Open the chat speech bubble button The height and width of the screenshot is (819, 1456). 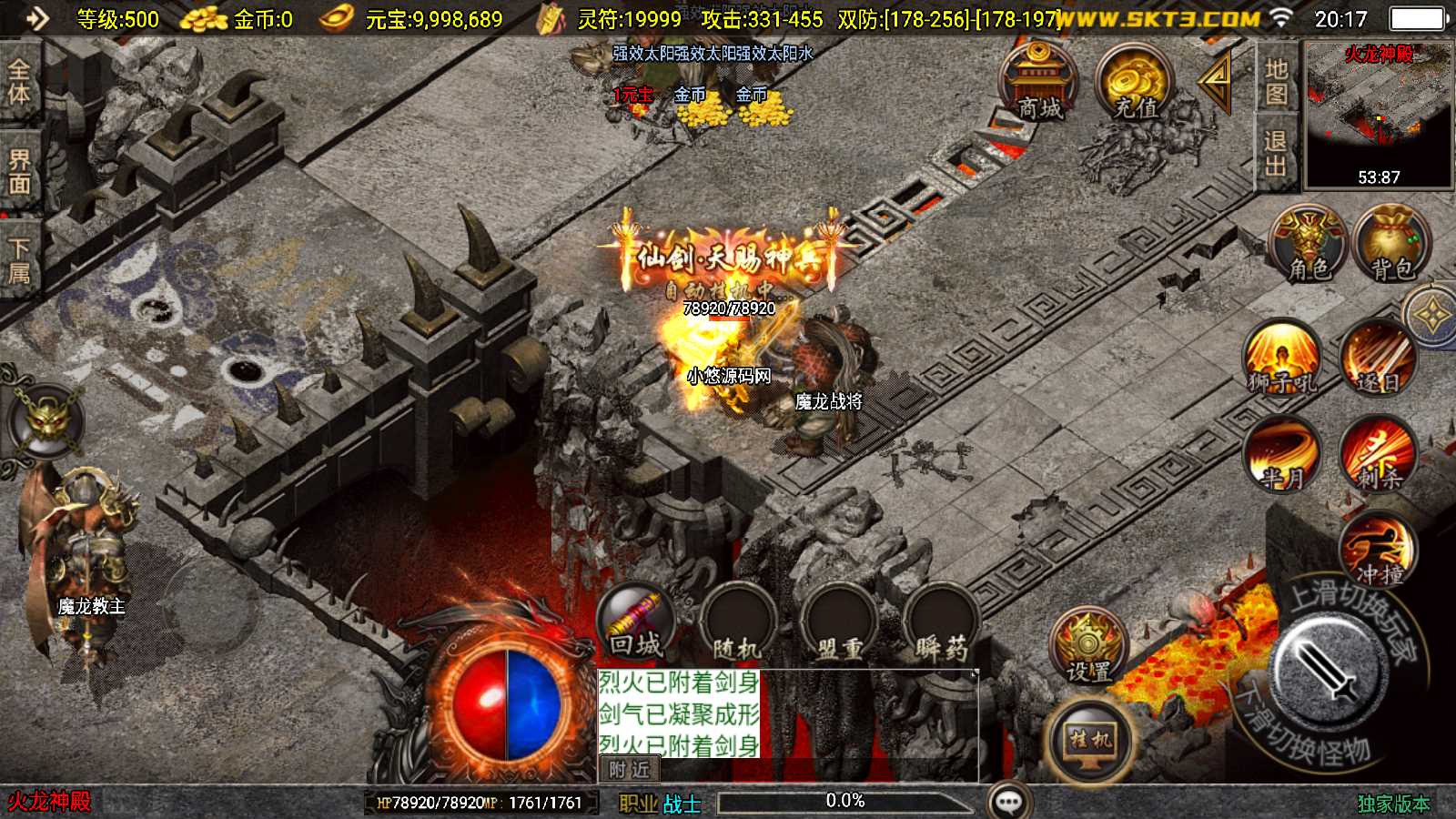pyautogui.click(x=1009, y=802)
